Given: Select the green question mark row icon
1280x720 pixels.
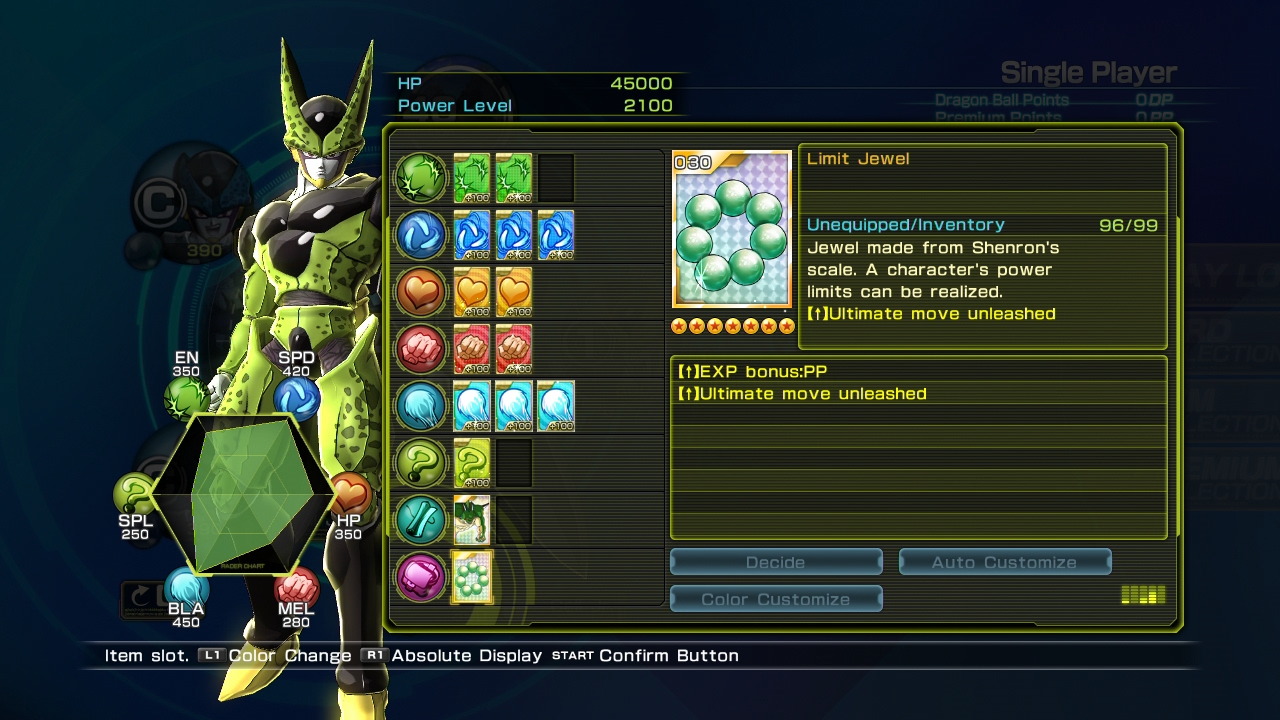Looking at the screenshot, I should point(421,463).
